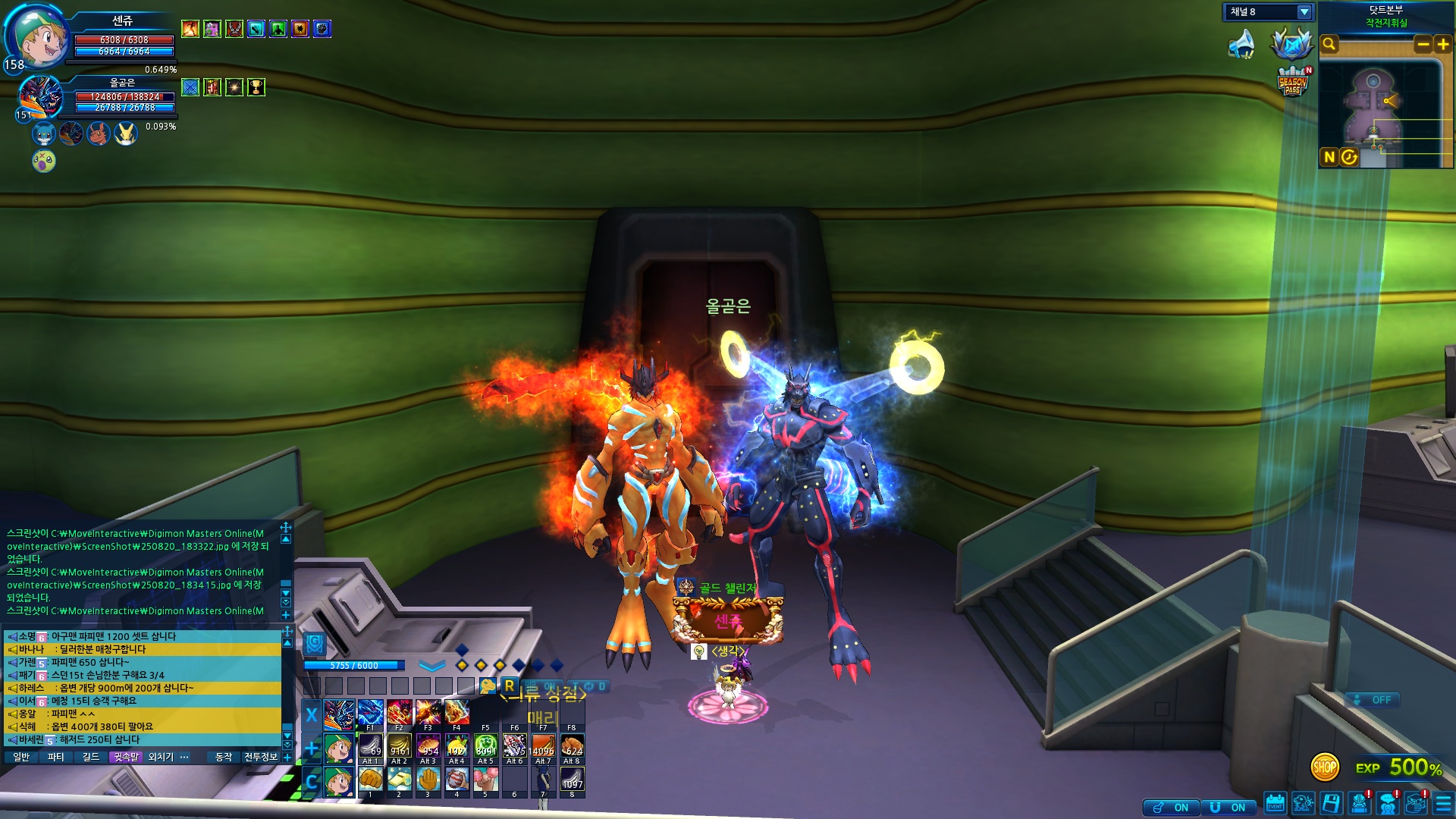
Task: Switch chat to the 길드 tab
Action: tap(91, 757)
